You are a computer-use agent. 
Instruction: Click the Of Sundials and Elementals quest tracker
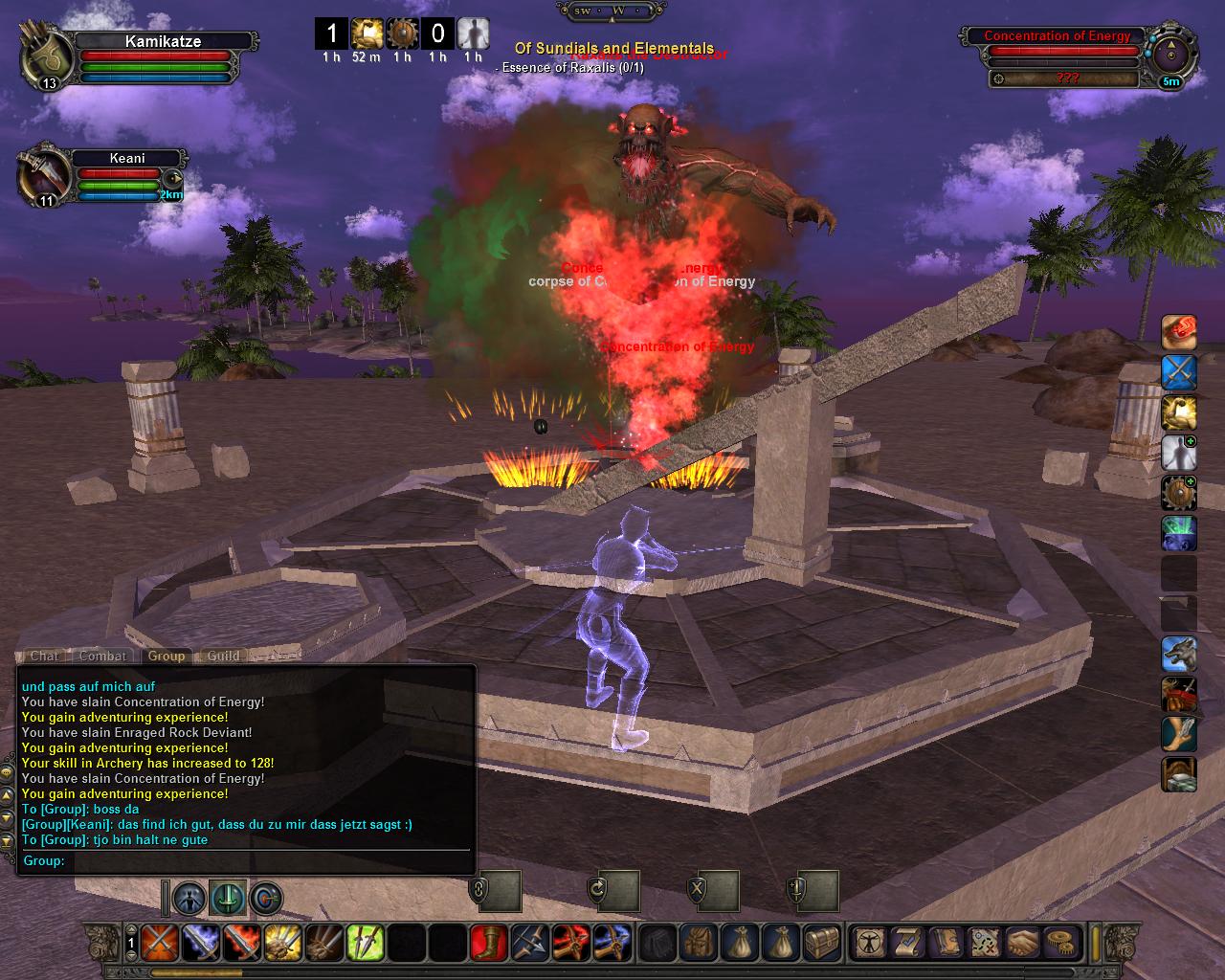tap(613, 48)
